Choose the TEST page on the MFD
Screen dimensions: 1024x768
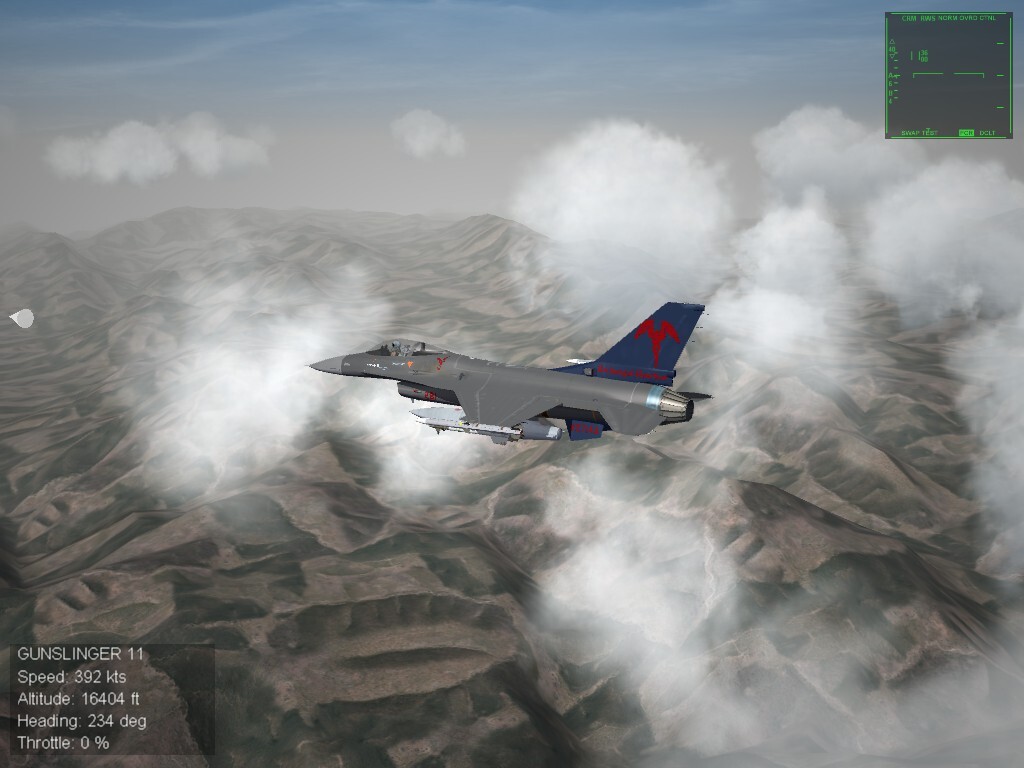point(931,132)
